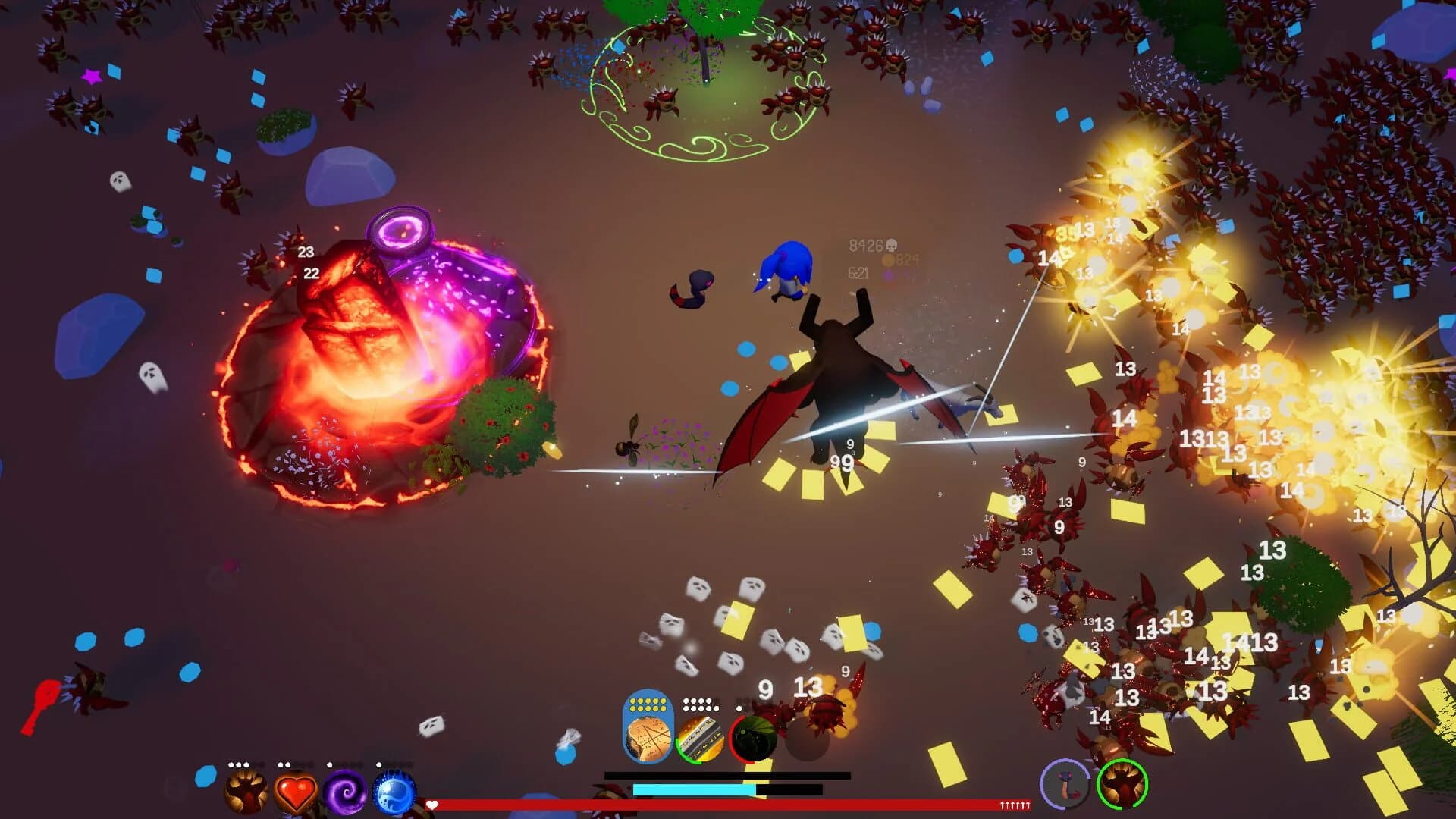Click the orange coin counter display
1456x819 pixels.
click(899, 262)
